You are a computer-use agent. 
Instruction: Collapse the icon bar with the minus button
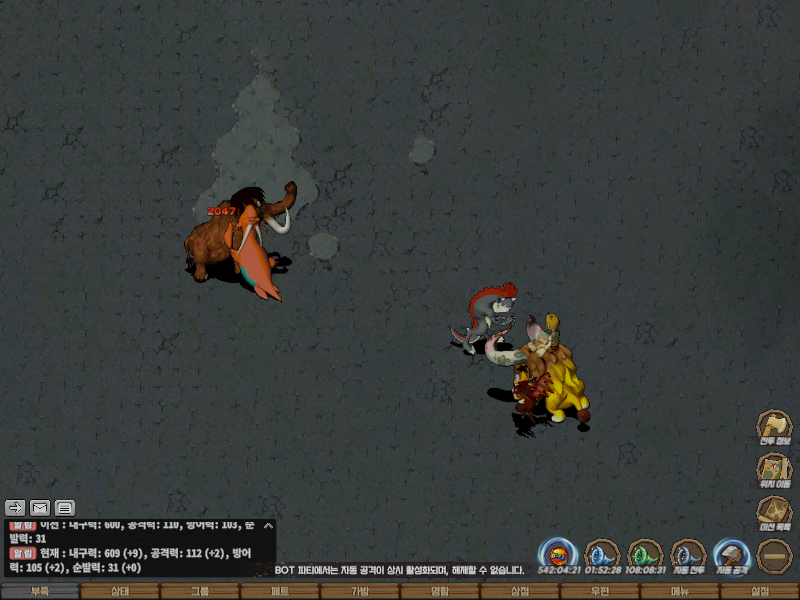pyautogui.click(x=775, y=555)
